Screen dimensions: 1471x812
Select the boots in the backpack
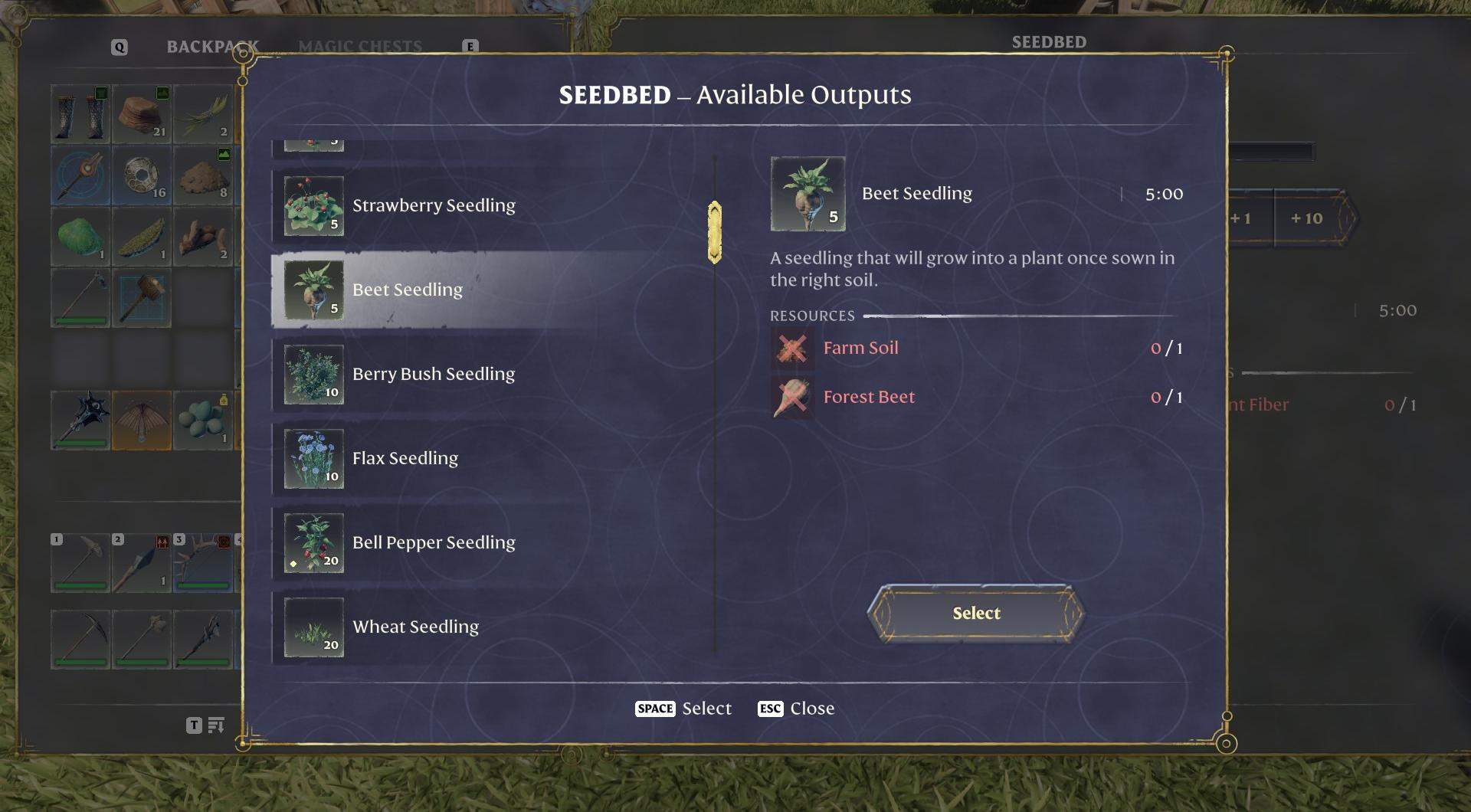[80, 114]
